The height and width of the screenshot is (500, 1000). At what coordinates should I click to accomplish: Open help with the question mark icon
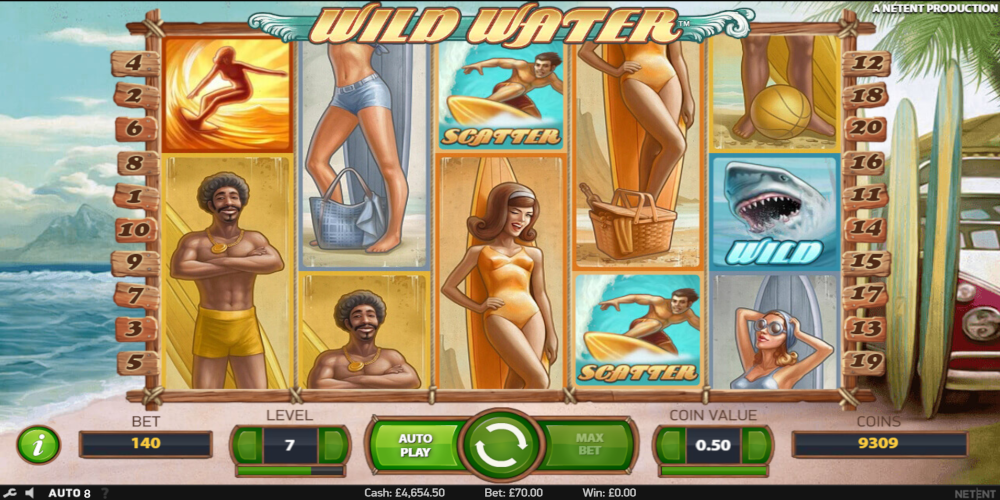pyautogui.click(x=103, y=493)
